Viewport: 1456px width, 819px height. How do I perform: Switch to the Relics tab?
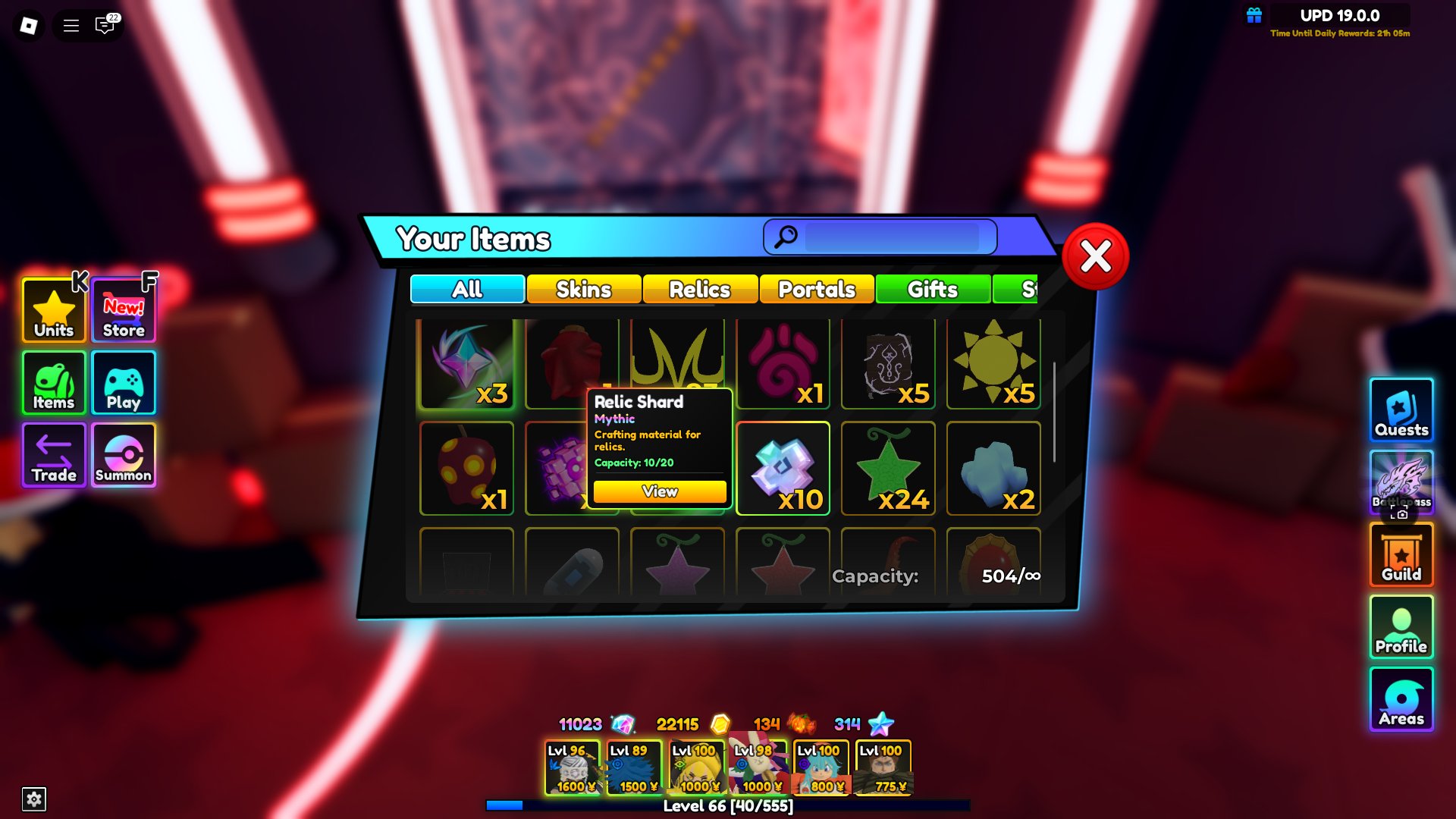[x=698, y=290]
